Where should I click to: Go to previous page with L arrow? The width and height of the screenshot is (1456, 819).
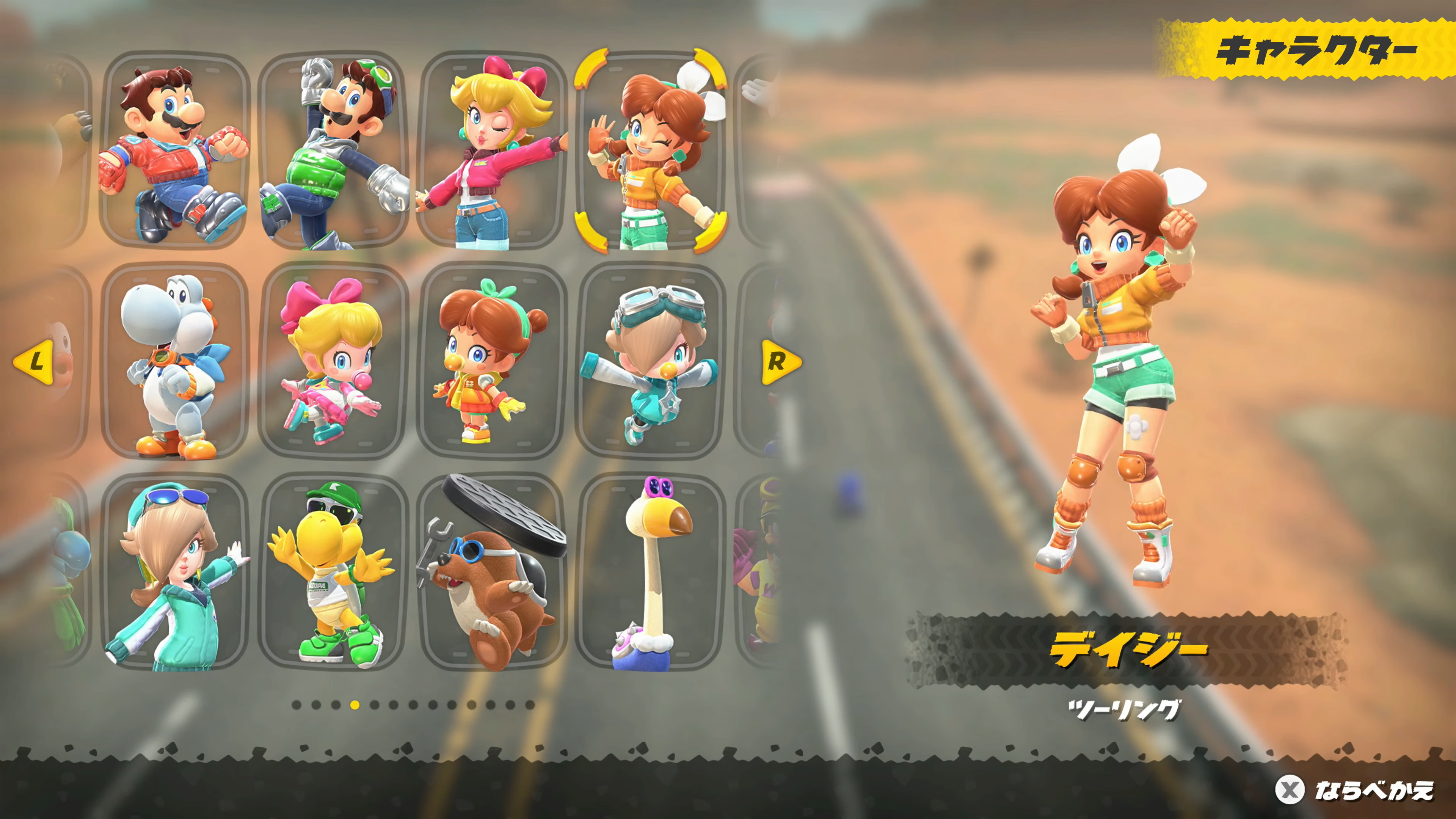(34, 362)
